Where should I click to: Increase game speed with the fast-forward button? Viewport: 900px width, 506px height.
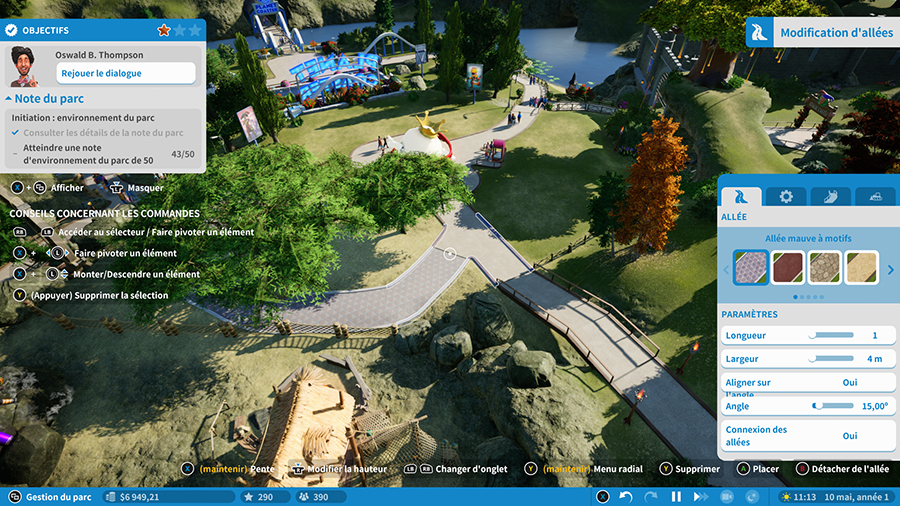[x=701, y=496]
